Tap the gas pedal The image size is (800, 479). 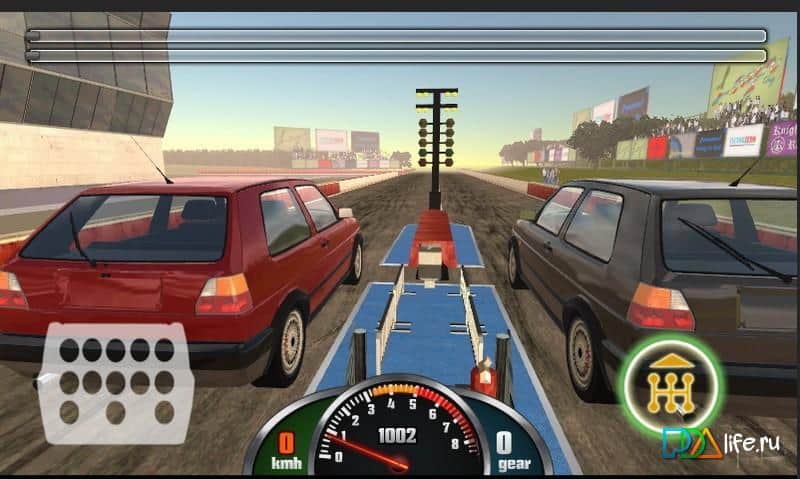(115, 381)
